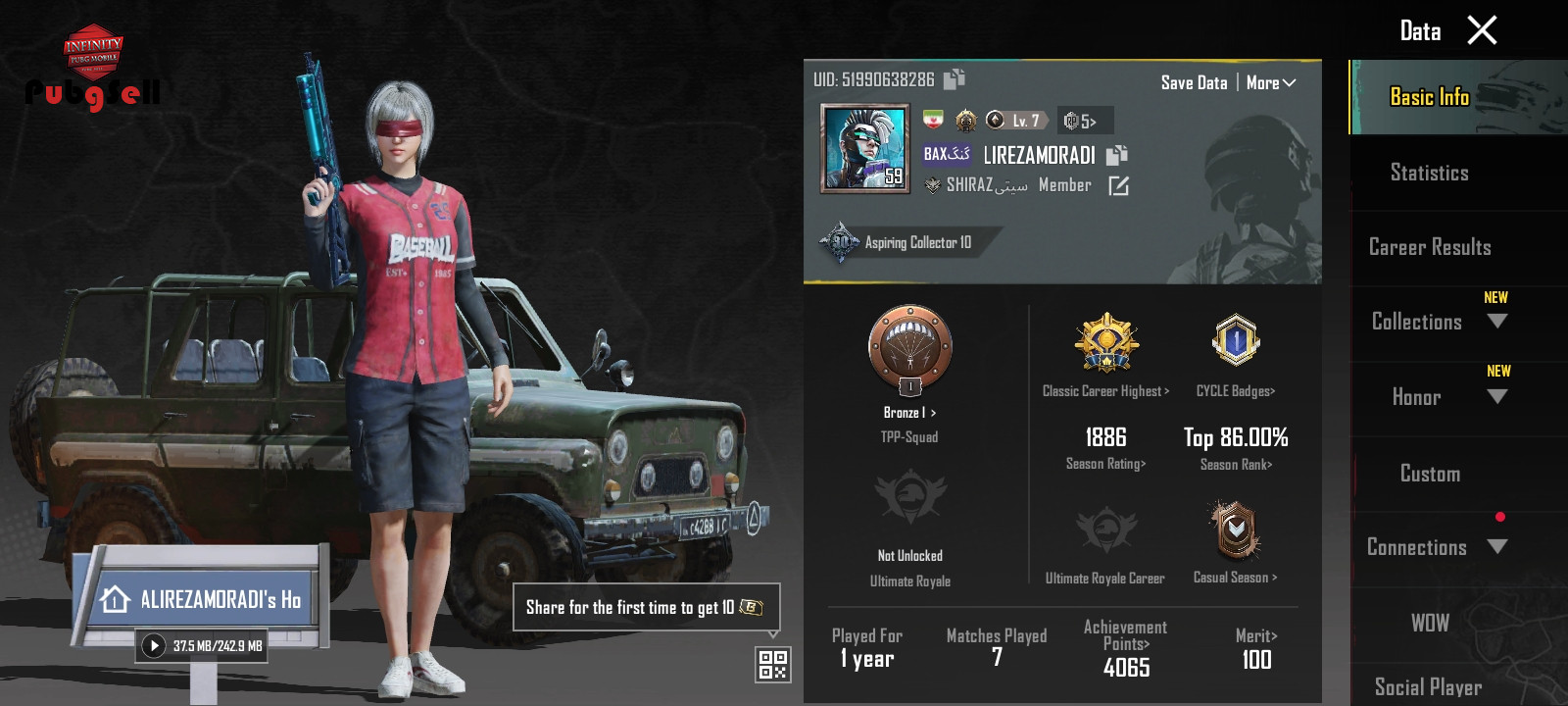This screenshot has width=1568, height=706.
Task: Open the More dropdown
Action: coord(1270,83)
